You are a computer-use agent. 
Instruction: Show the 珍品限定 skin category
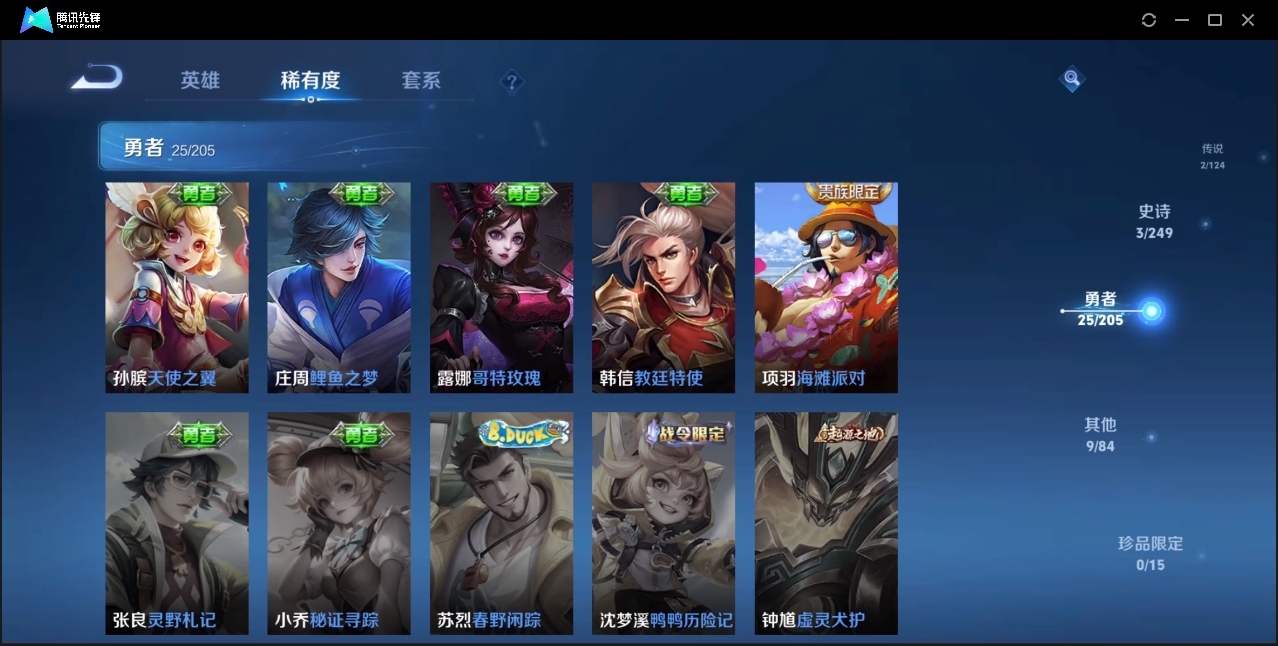pyautogui.click(x=1150, y=553)
